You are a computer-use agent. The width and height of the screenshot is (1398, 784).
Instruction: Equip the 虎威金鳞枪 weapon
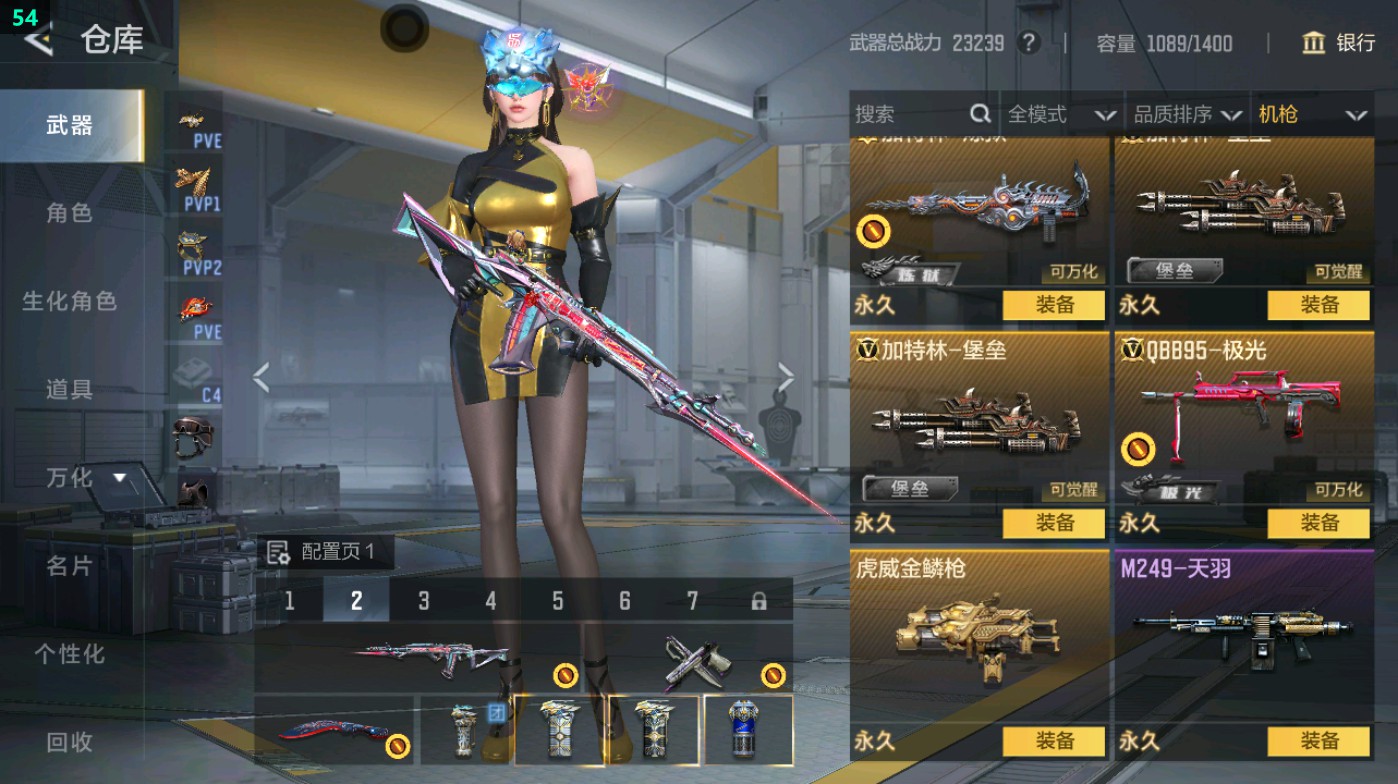click(1054, 741)
